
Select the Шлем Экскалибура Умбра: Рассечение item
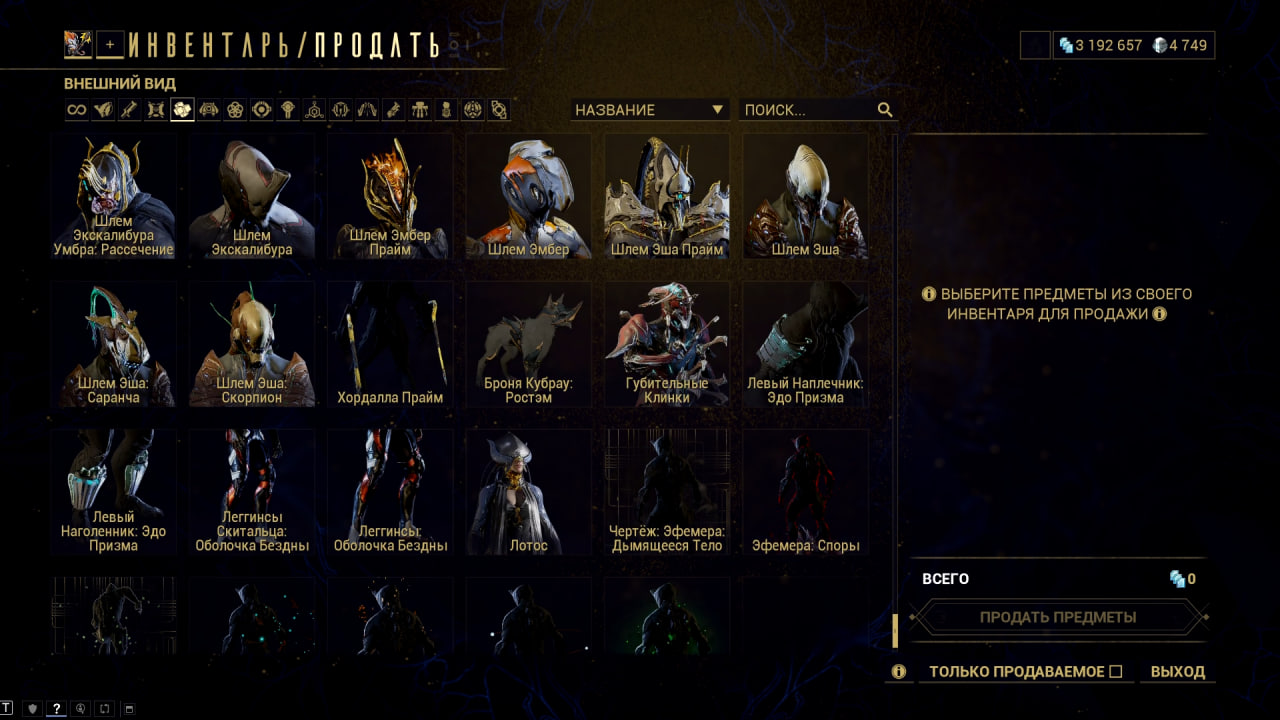113,197
